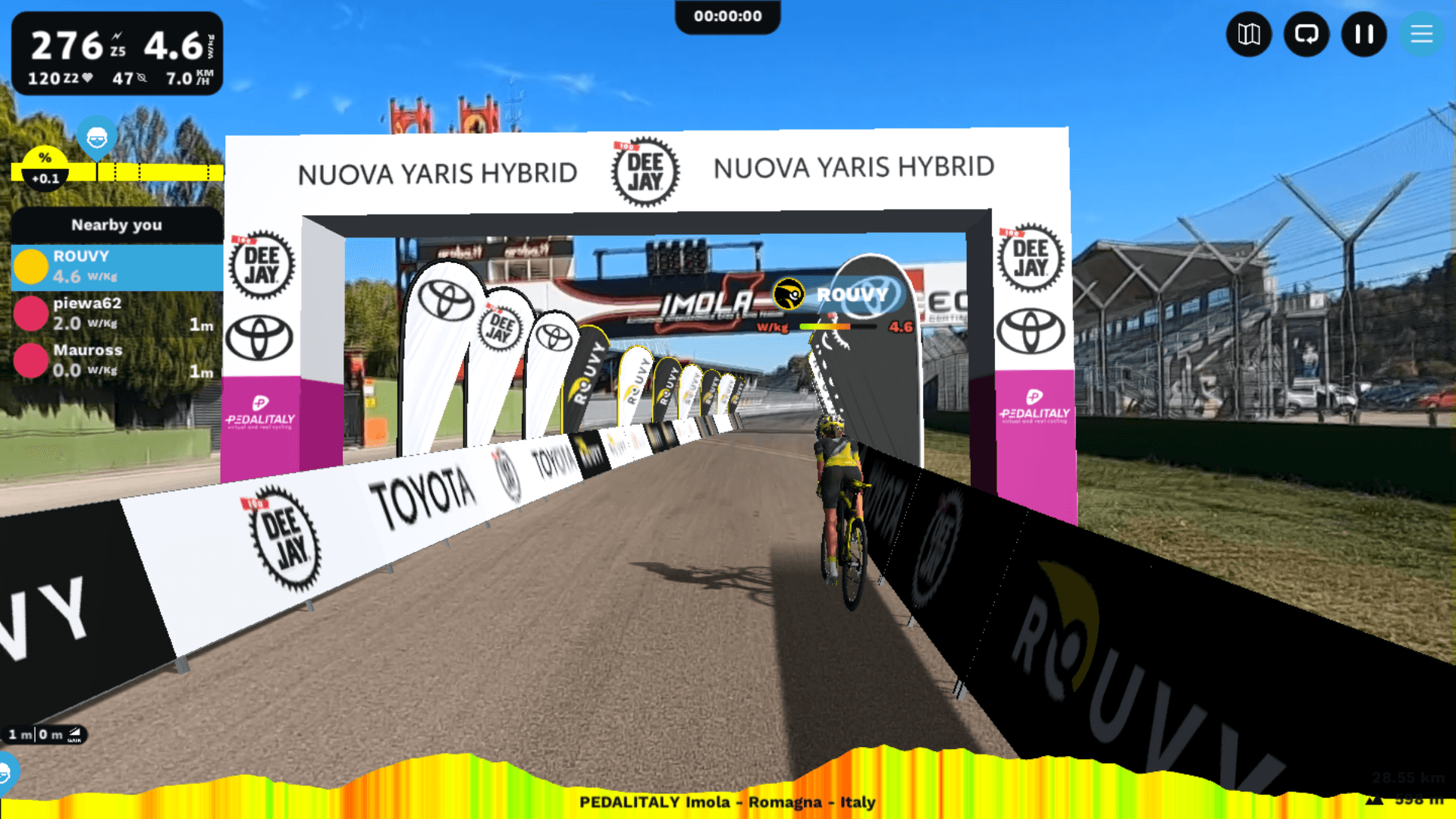This screenshot has height=819, width=1456.
Task: Click the elevation profile at the bottom
Action: coord(728,781)
